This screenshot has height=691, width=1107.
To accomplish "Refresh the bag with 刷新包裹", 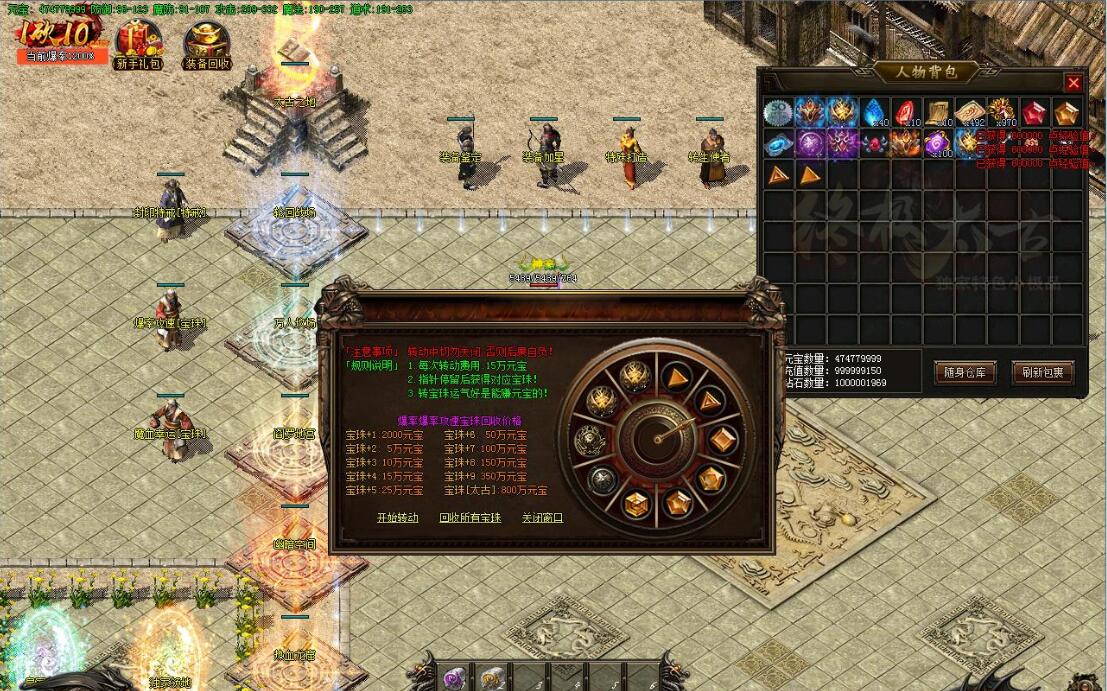I will pos(1042,373).
